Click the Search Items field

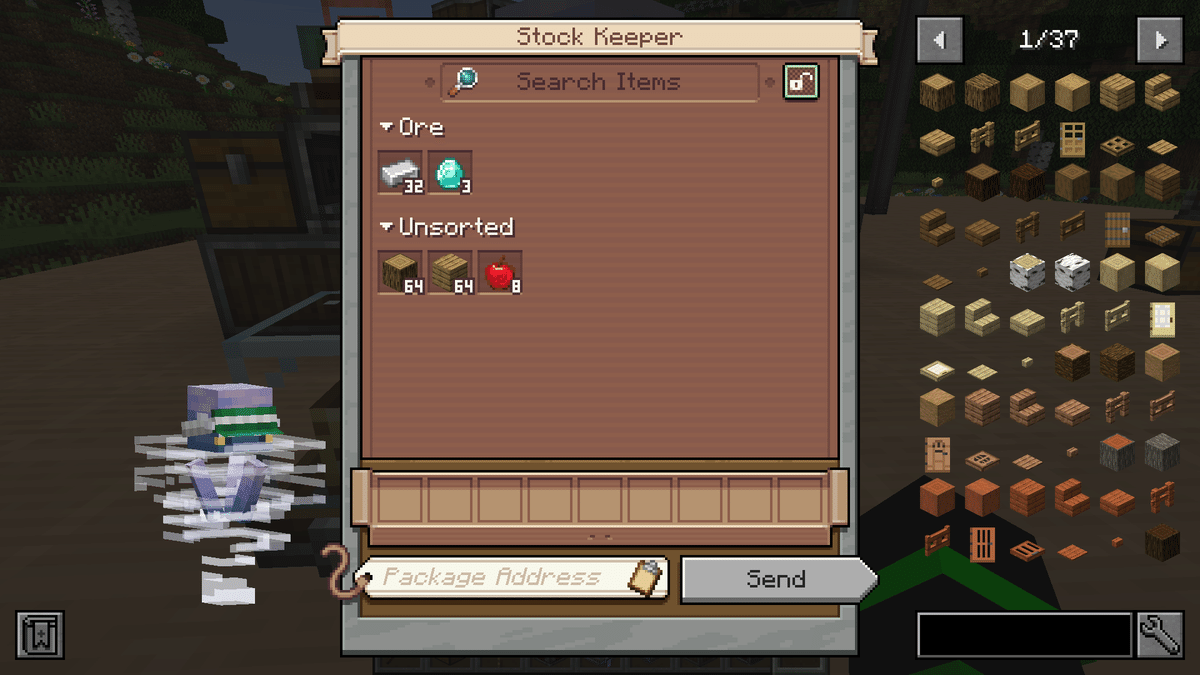[598, 82]
